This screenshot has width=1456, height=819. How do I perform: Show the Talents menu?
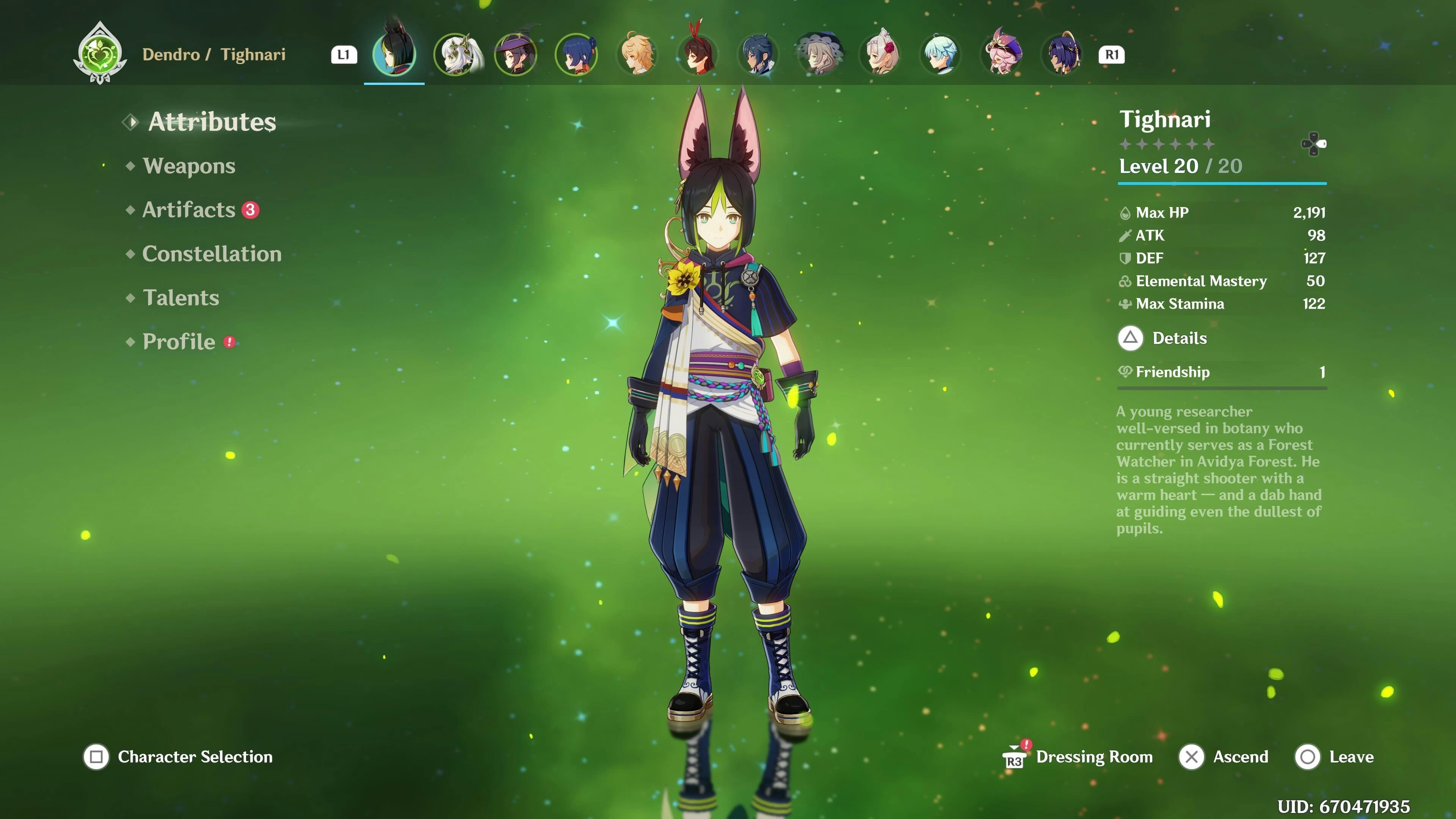tap(181, 298)
